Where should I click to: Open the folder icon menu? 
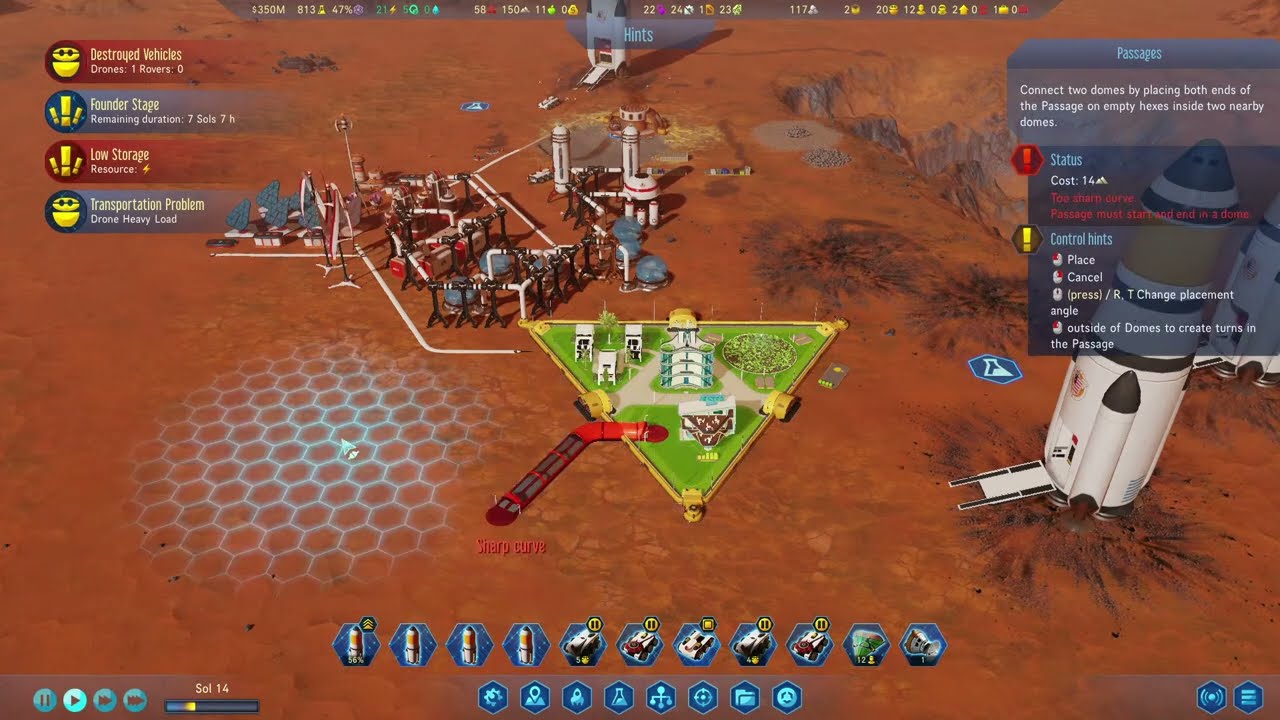(745, 697)
